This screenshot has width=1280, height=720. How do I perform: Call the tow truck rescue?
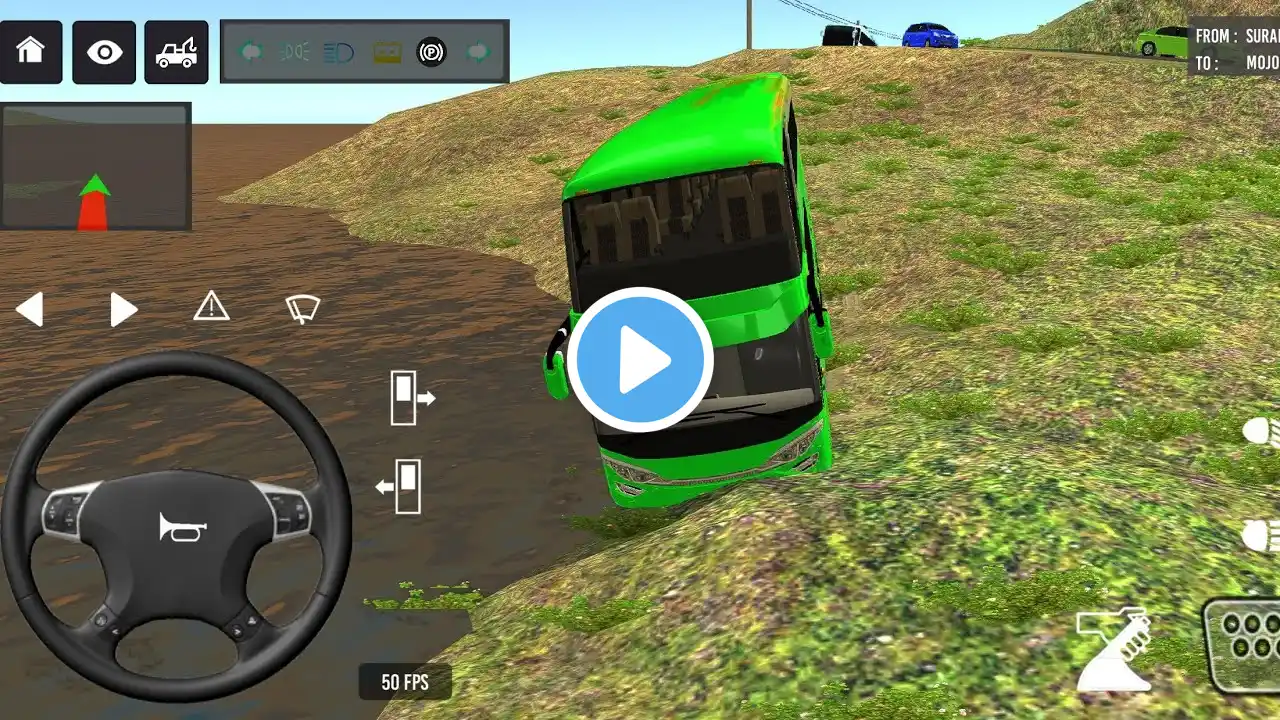coord(177,51)
